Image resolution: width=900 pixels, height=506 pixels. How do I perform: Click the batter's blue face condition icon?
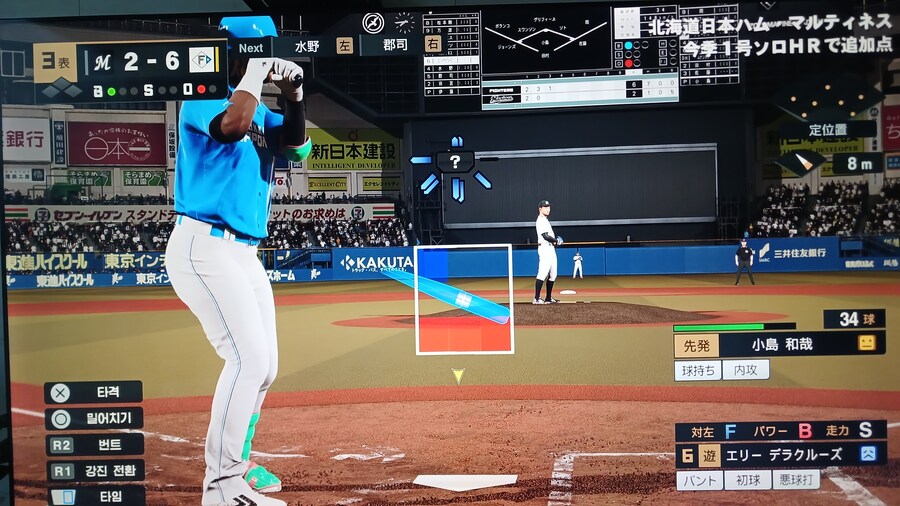[x=868, y=455]
